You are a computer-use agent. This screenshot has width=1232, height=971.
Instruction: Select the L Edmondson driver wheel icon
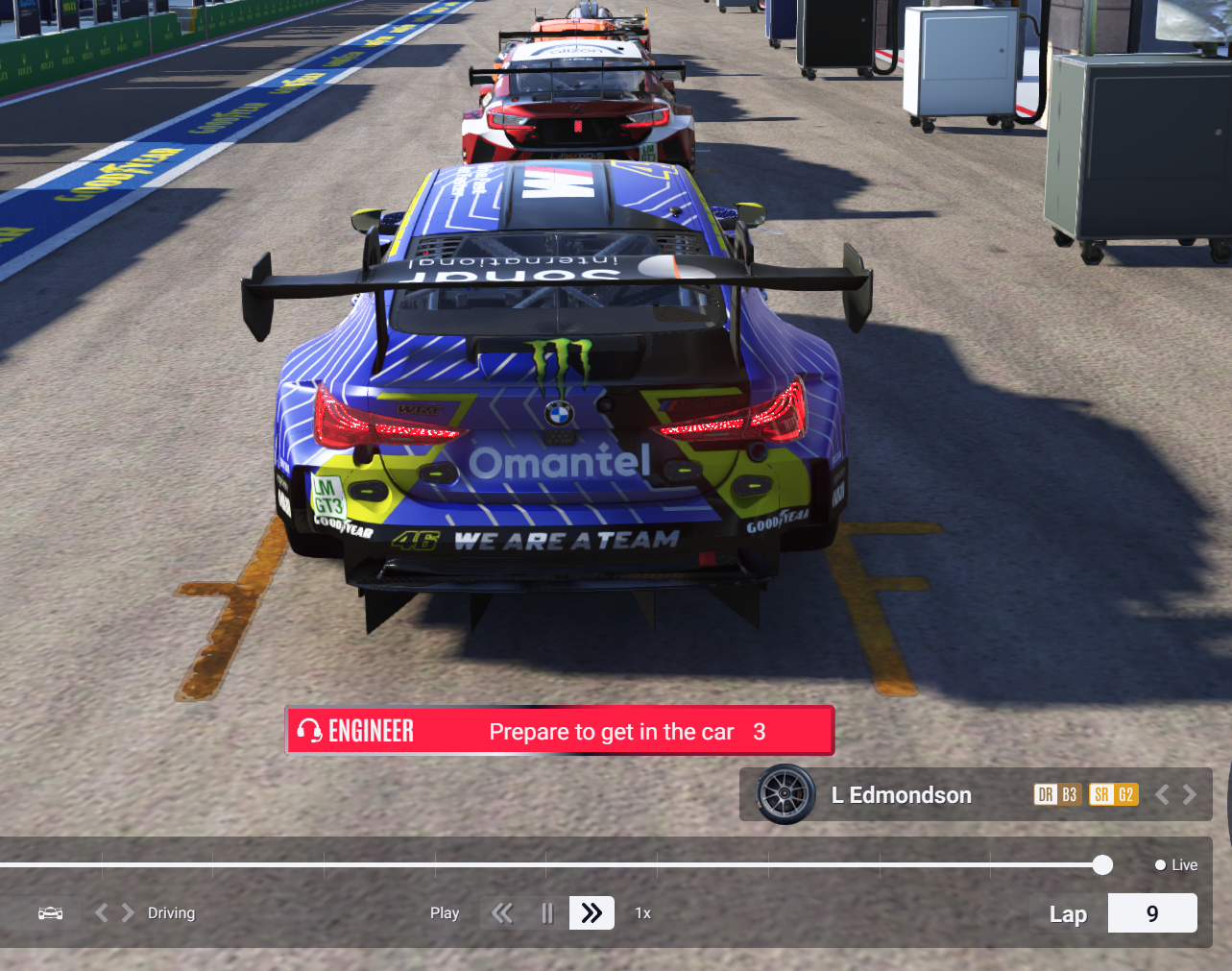(x=785, y=794)
